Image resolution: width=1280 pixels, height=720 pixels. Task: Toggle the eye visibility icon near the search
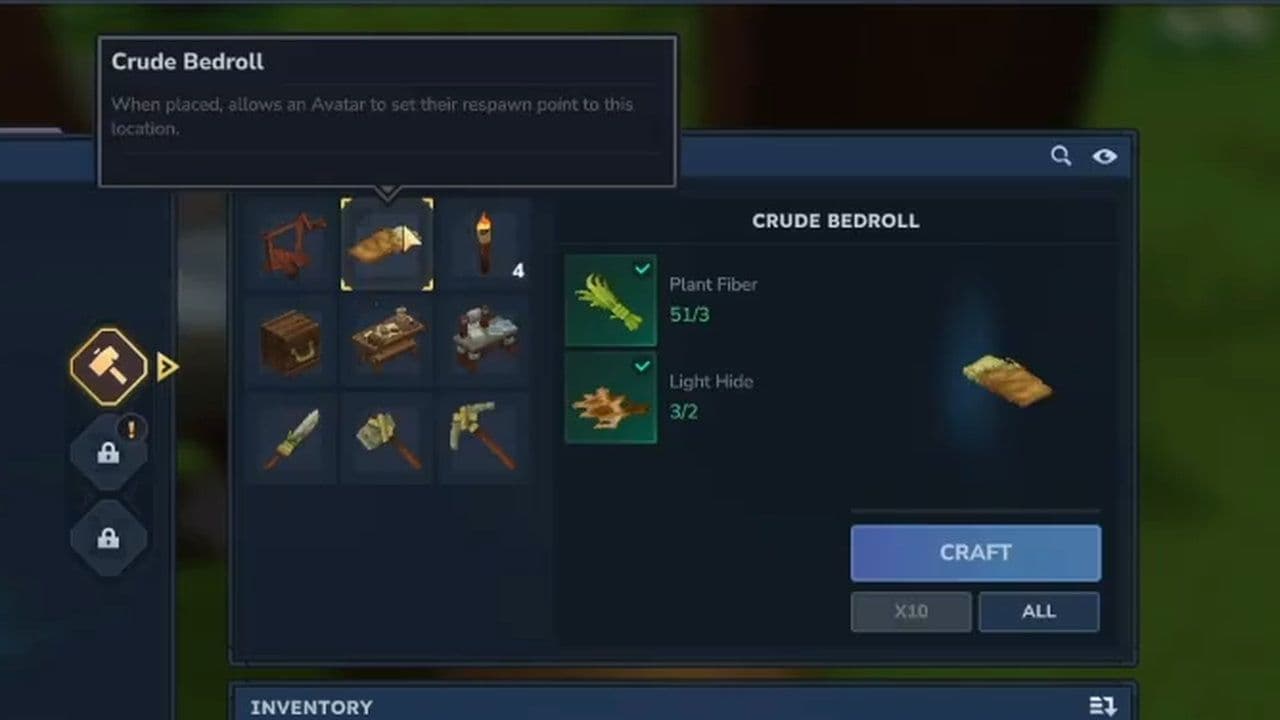pos(1104,157)
